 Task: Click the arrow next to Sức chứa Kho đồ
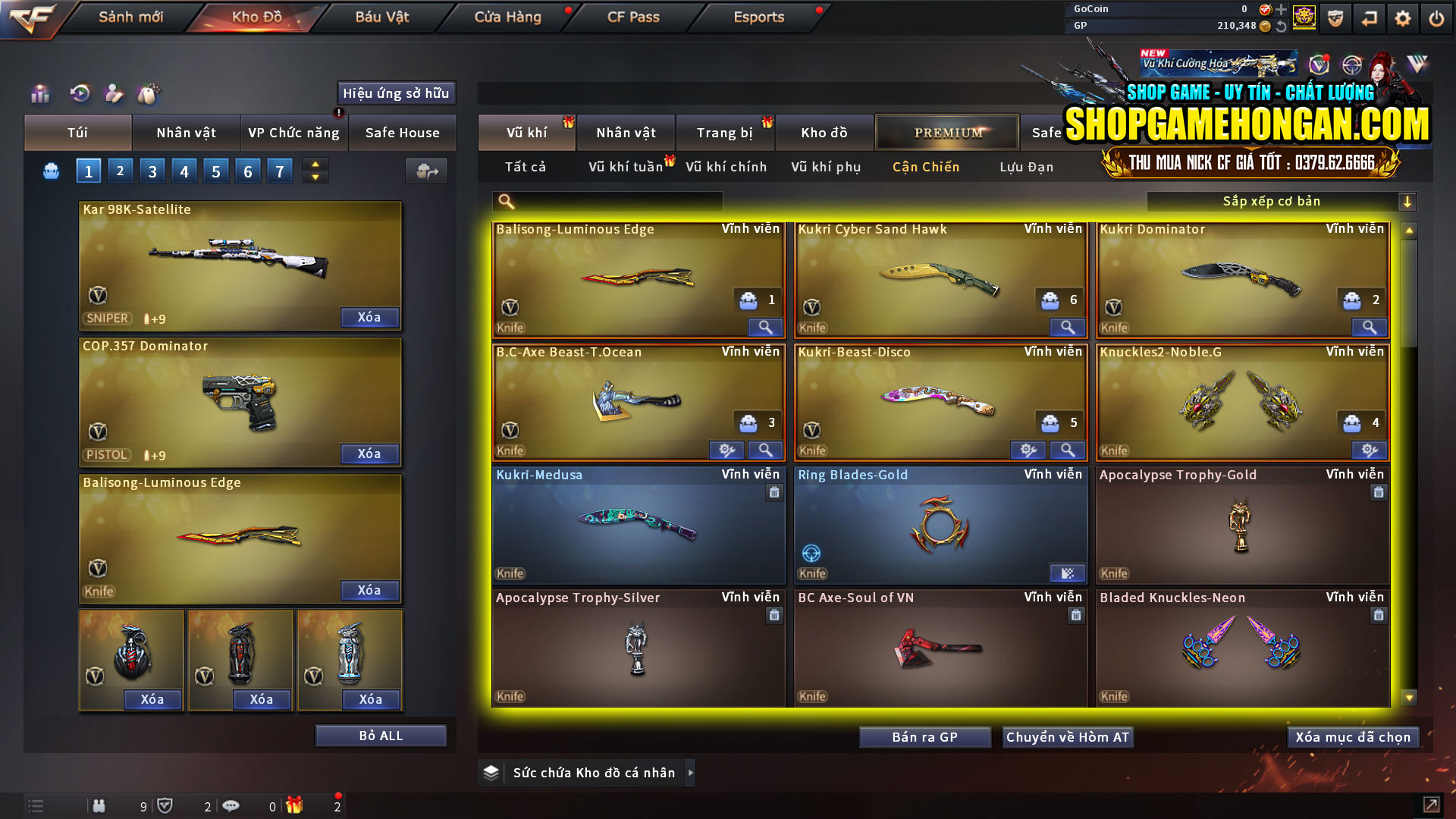point(691,773)
